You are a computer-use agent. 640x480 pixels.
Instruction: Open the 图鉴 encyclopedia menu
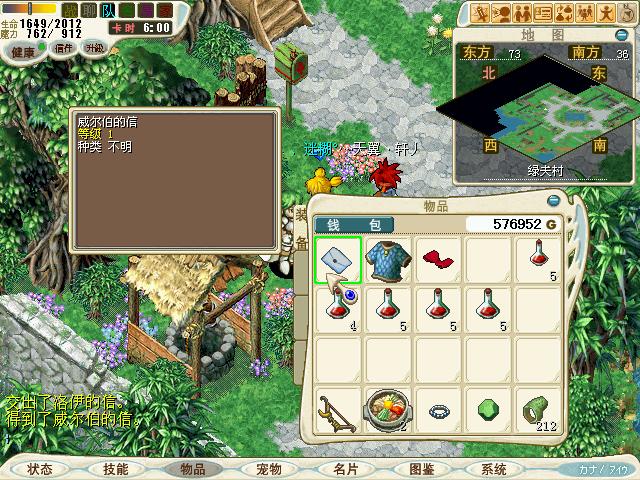tap(421, 468)
